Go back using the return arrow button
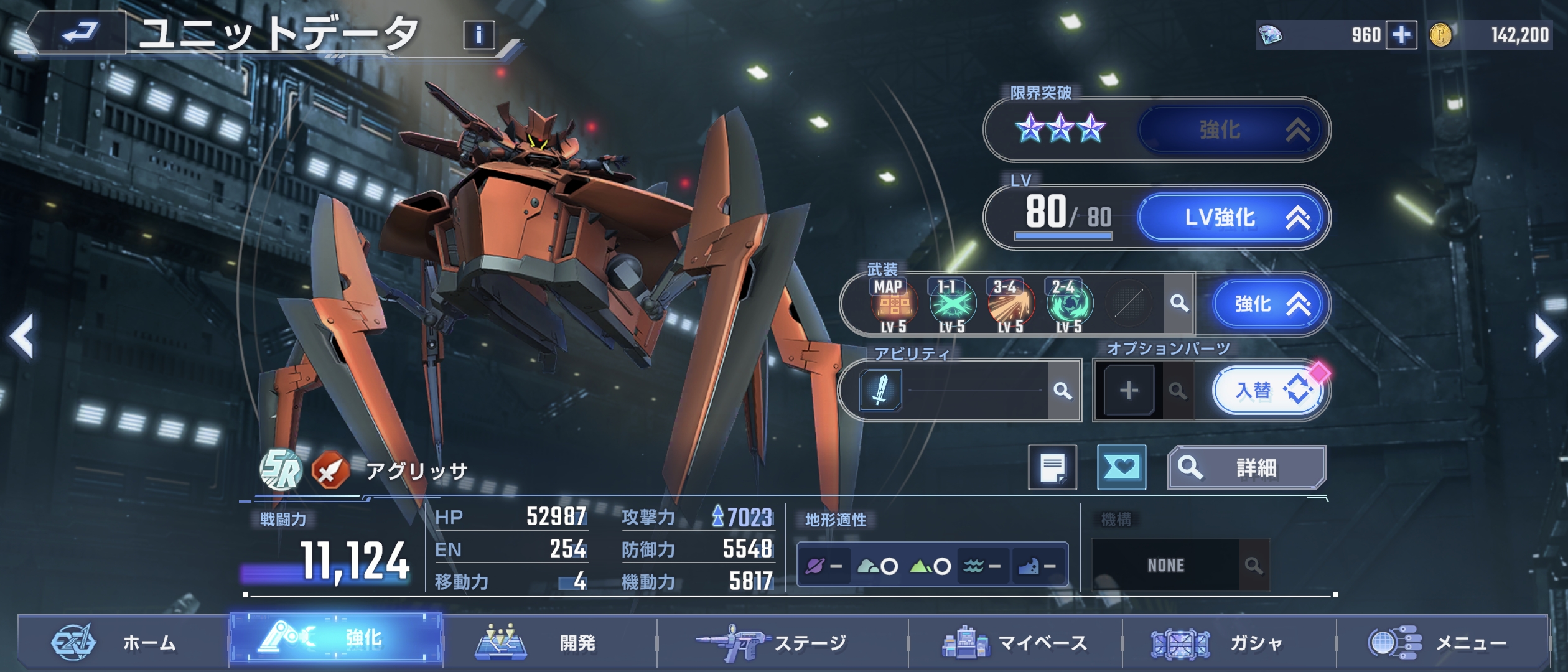This screenshot has width=1568, height=672. (80, 32)
